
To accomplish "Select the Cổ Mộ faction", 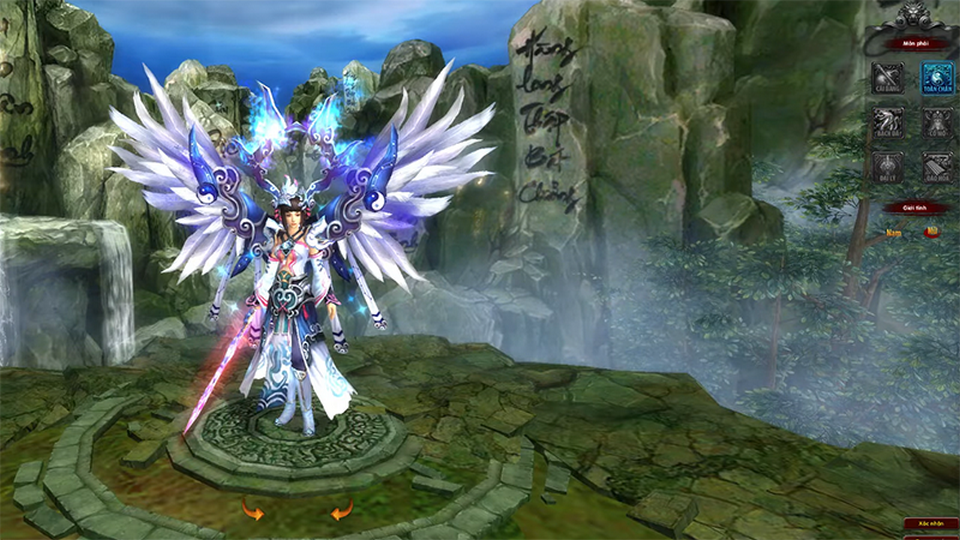I will [x=937, y=122].
